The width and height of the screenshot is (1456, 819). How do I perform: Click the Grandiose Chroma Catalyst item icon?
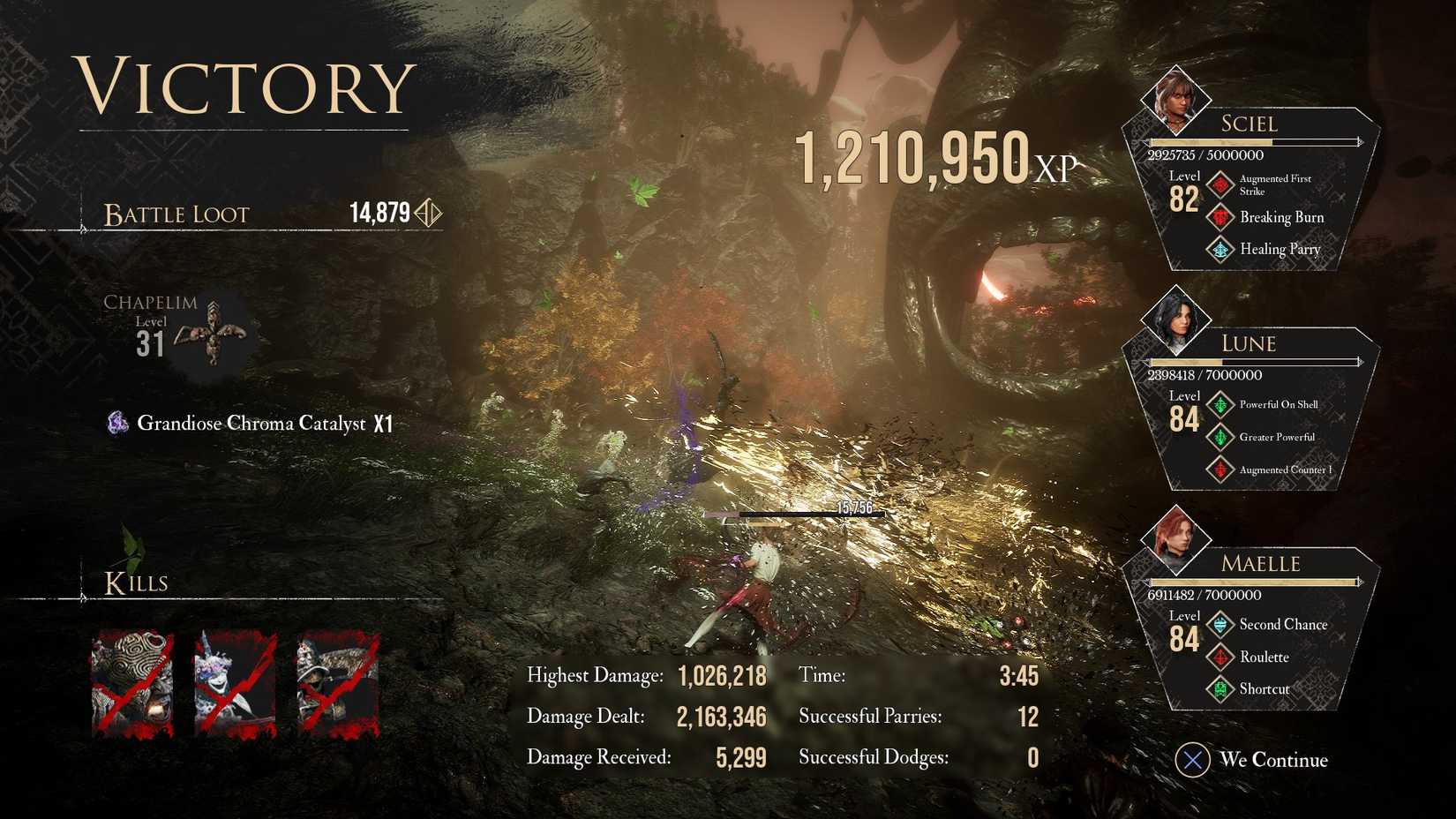[116, 423]
